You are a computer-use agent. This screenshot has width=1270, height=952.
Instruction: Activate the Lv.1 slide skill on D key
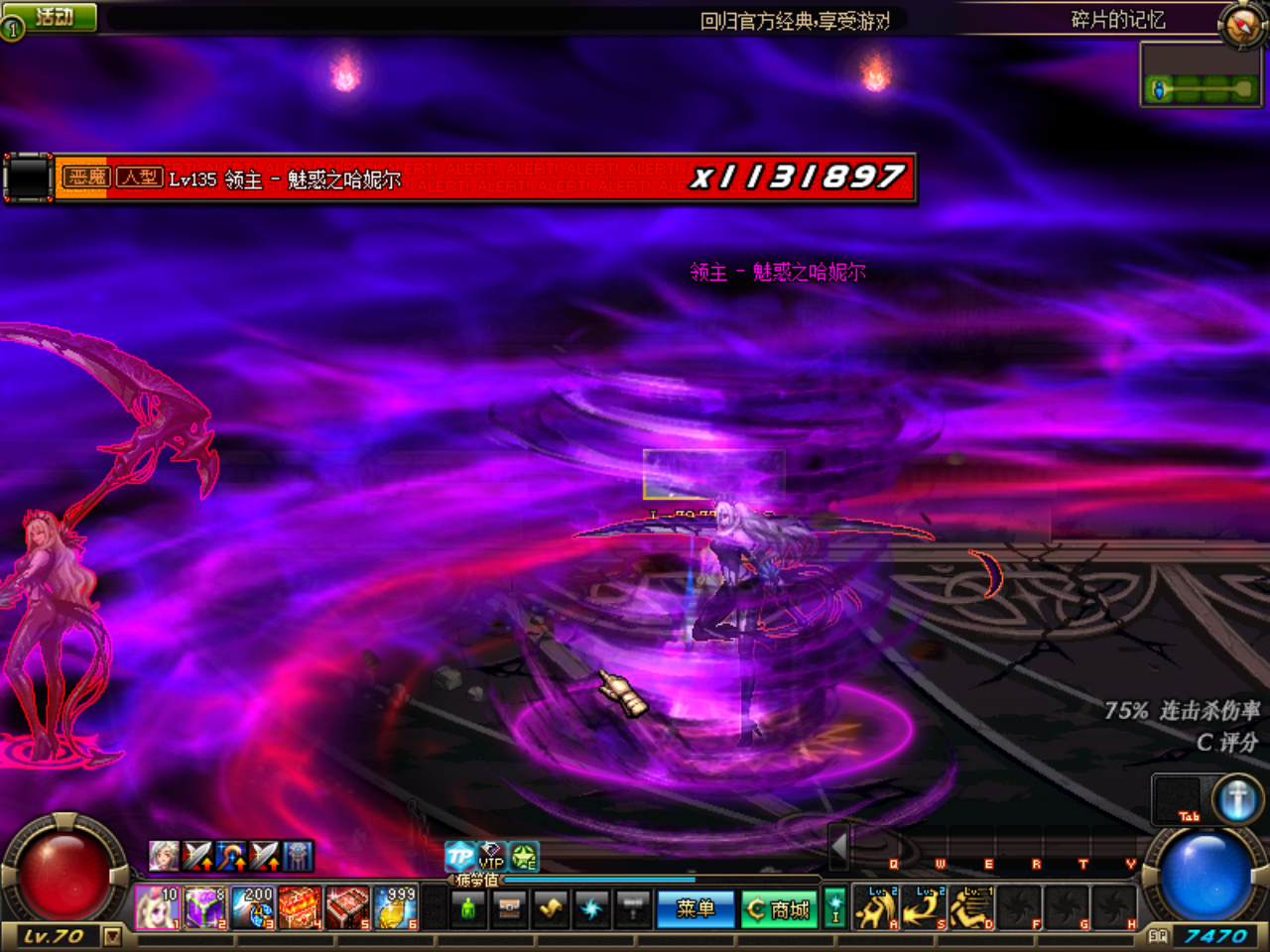(970, 907)
